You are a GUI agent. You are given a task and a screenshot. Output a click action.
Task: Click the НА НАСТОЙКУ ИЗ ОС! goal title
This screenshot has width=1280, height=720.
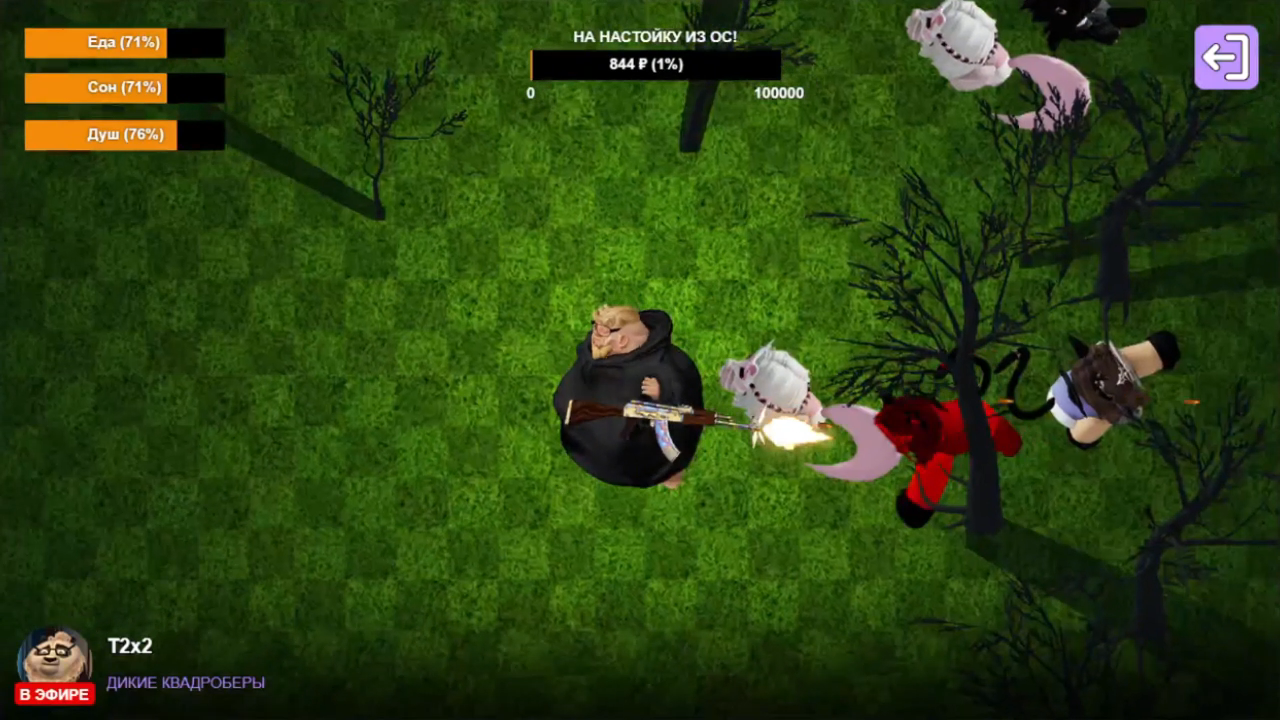[x=655, y=35]
